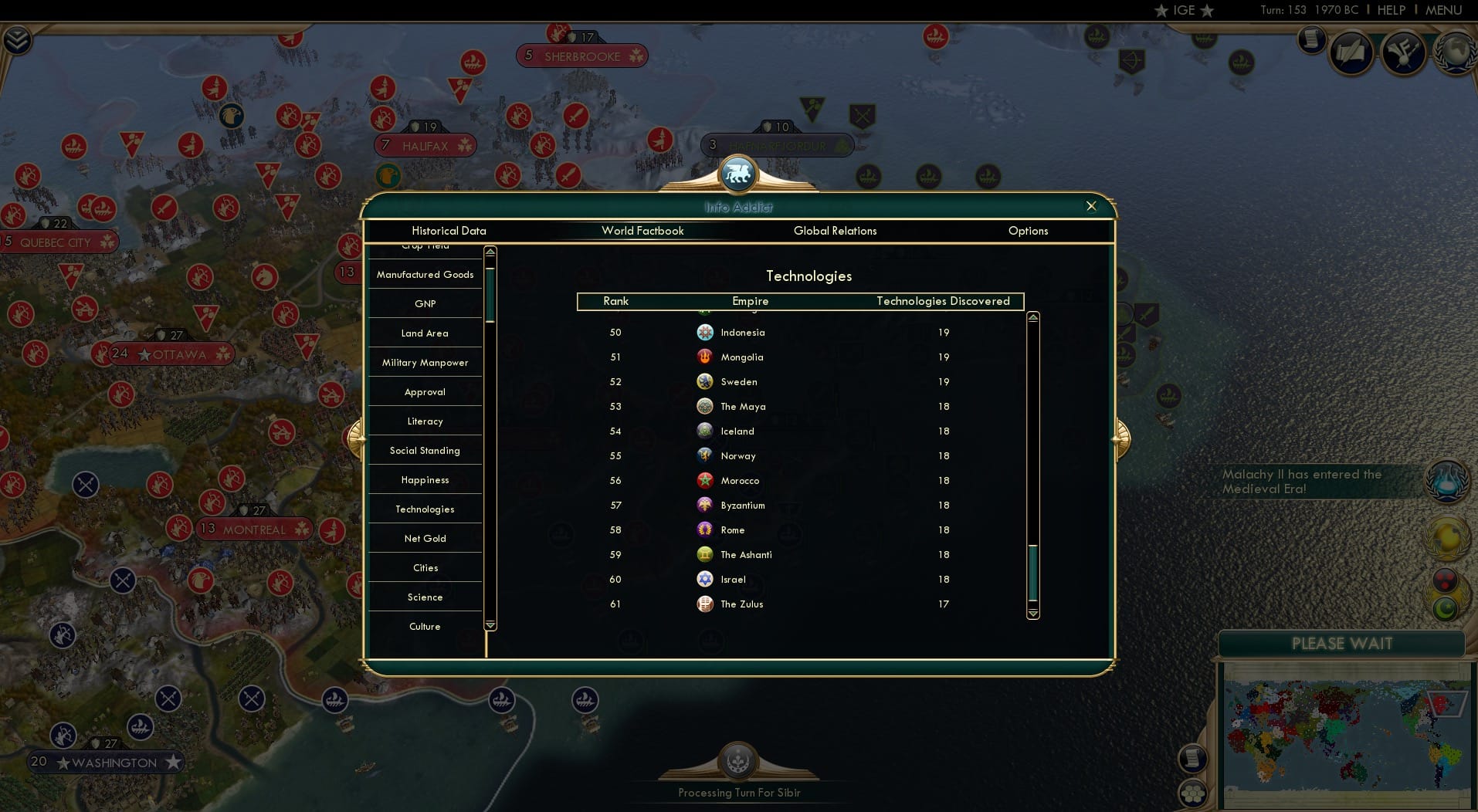
Task: Switch to the Historical Data tab
Action: click(449, 231)
